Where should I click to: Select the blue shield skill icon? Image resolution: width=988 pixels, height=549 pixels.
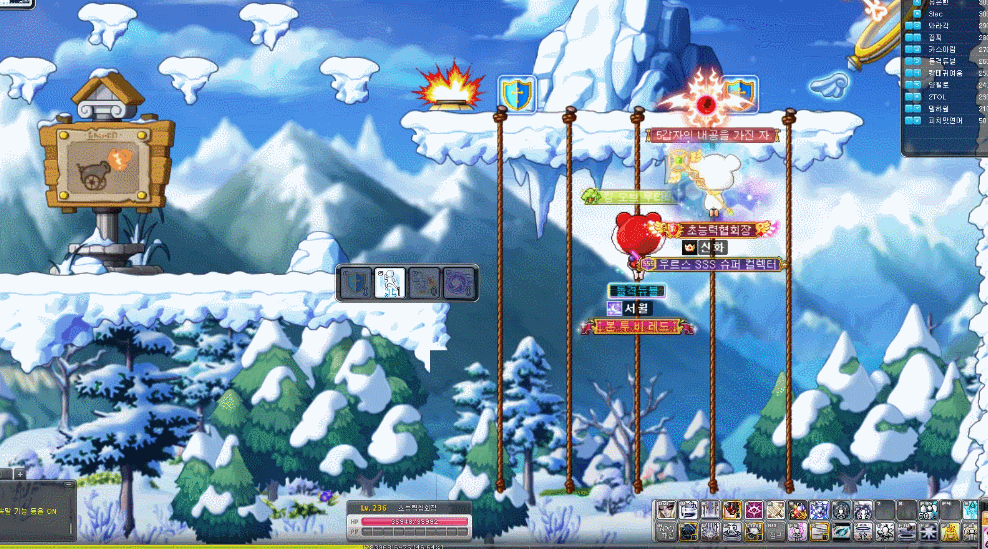pos(354,283)
